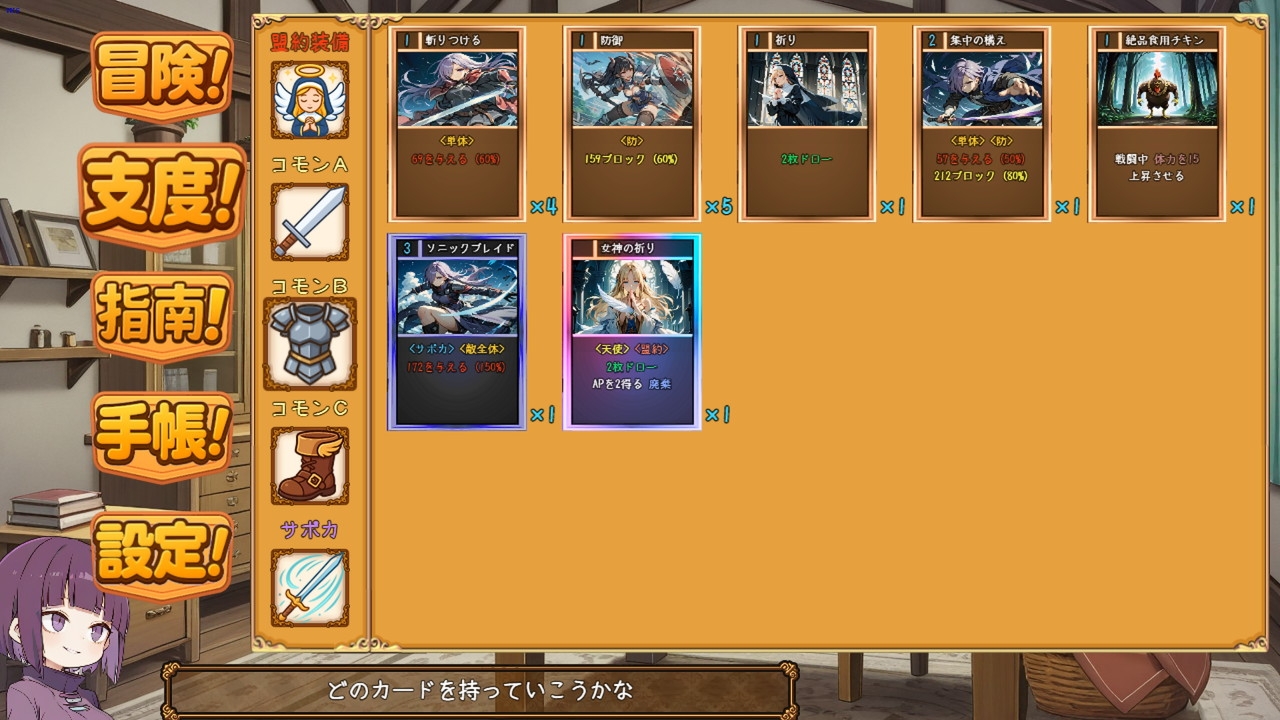Click the 女神の祈り goddess card image

[x=632, y=300]
